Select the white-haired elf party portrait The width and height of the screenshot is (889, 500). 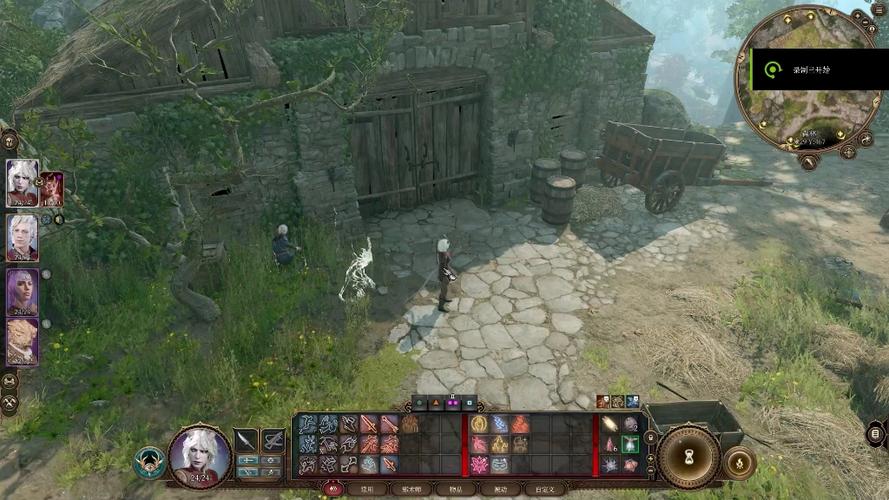(22, 183)
